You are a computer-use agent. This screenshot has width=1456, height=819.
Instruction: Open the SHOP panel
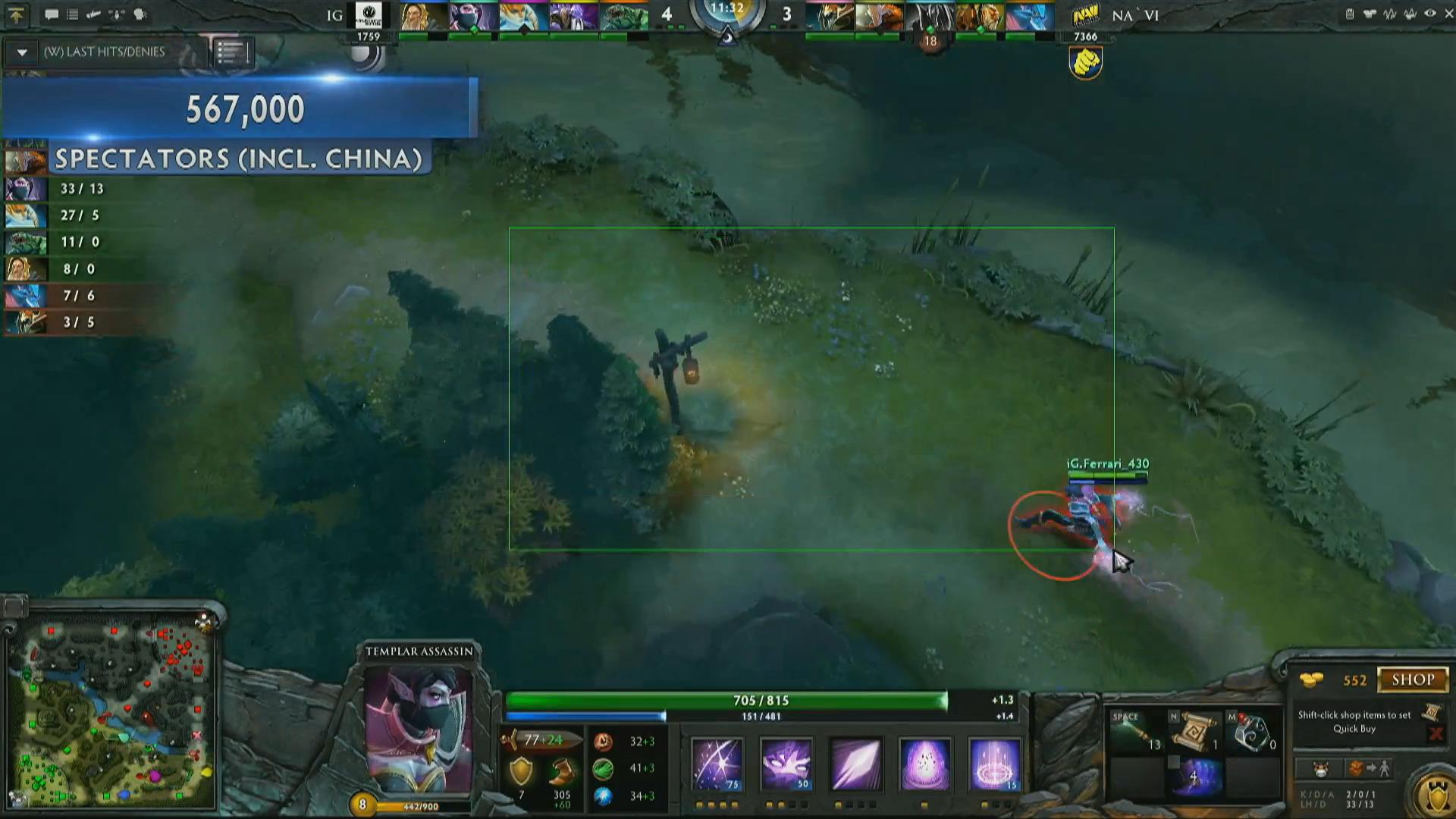click(1412, 679)
